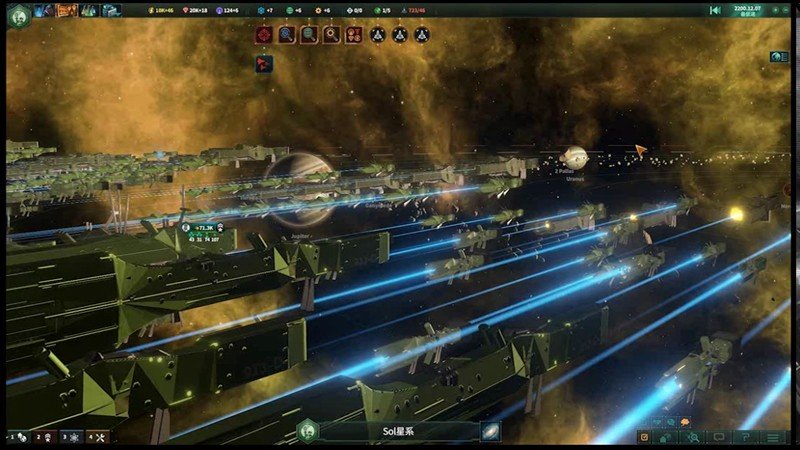
Task: Select the red arrows notification icon
Action: coord(264,63)
